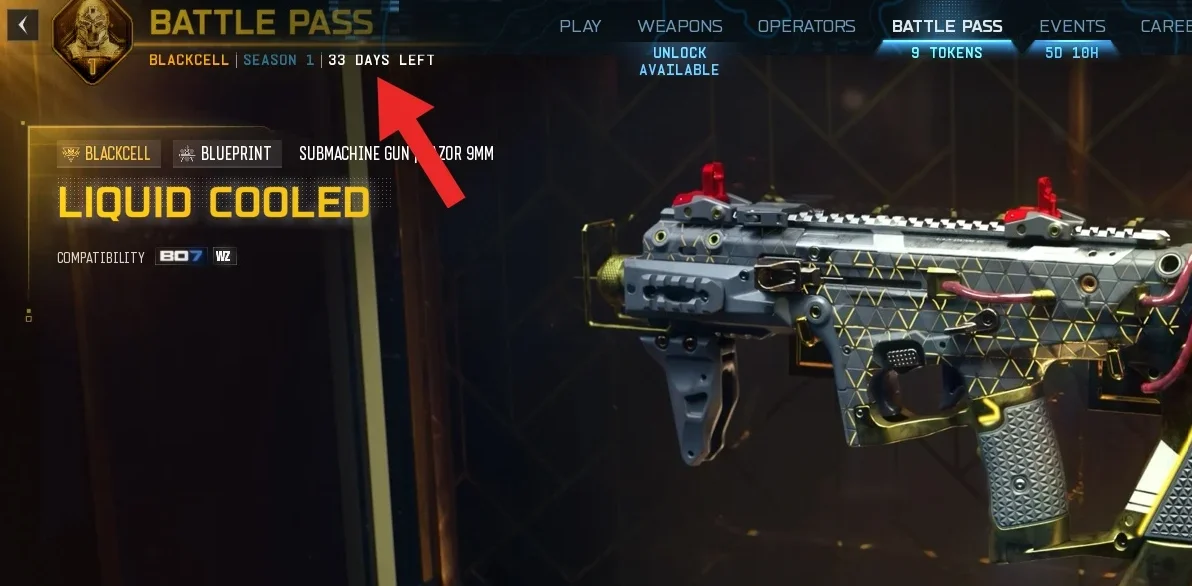The image size is (1192, 586).
Task: Select the Operators tab
Action: click(806, 27)
